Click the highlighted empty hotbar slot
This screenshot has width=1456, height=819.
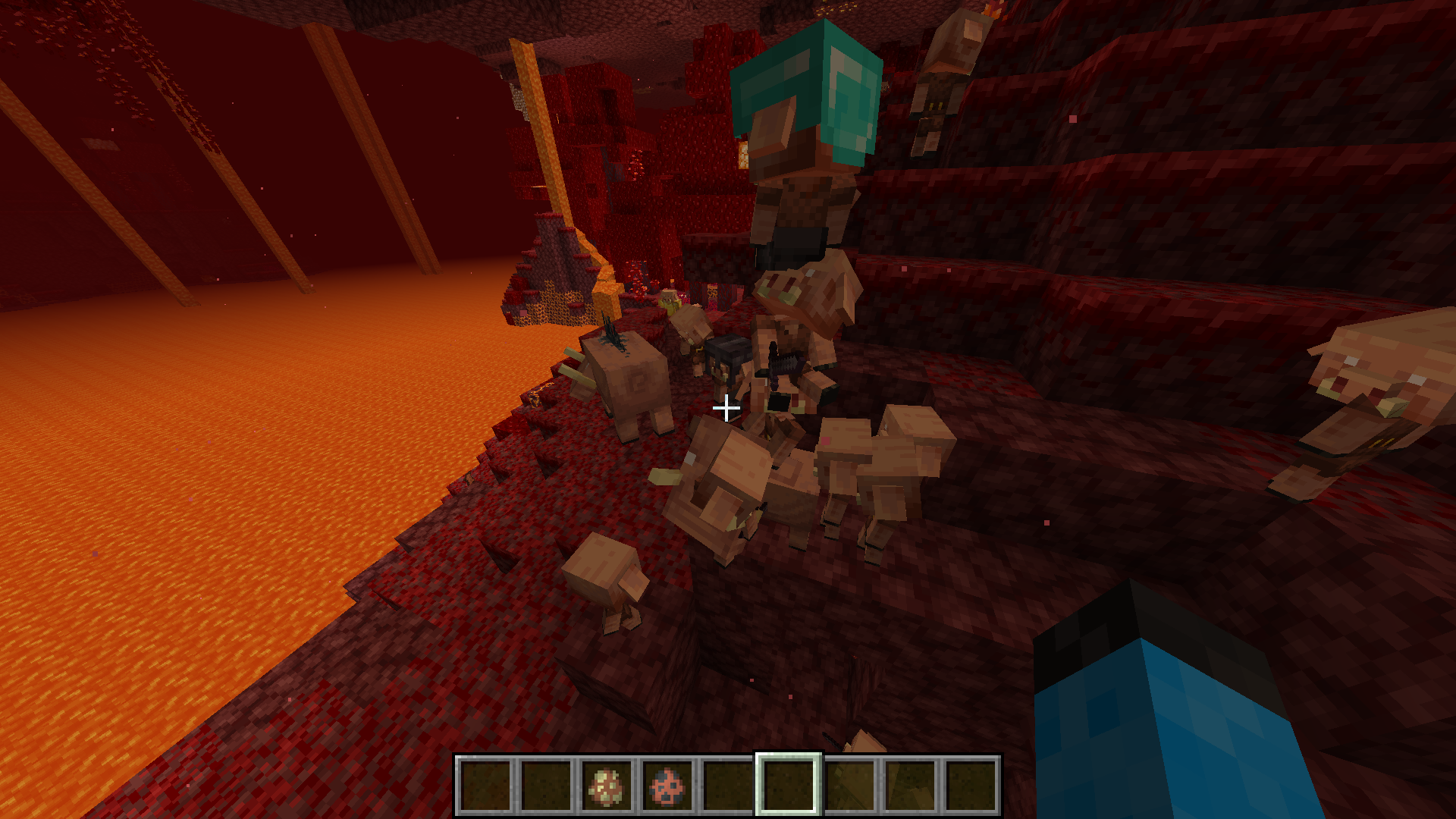789,786
